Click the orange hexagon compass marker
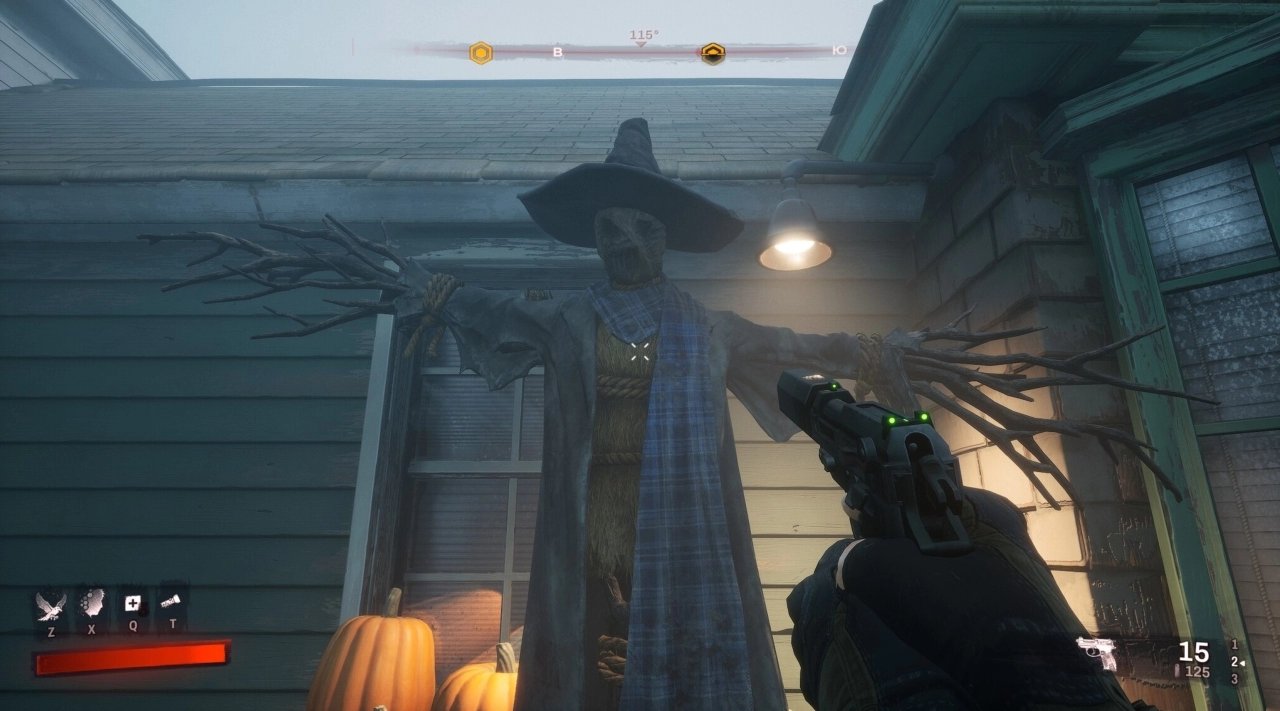The width and height of the screenshot is (1280, 711). coord(481,53)
